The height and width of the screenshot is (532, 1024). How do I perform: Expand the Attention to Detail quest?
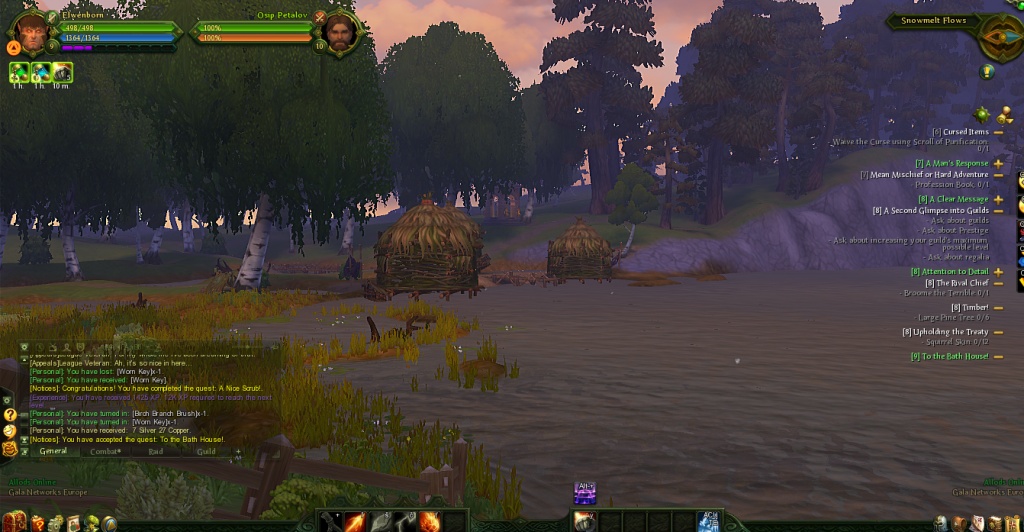(x=998, y=271)
